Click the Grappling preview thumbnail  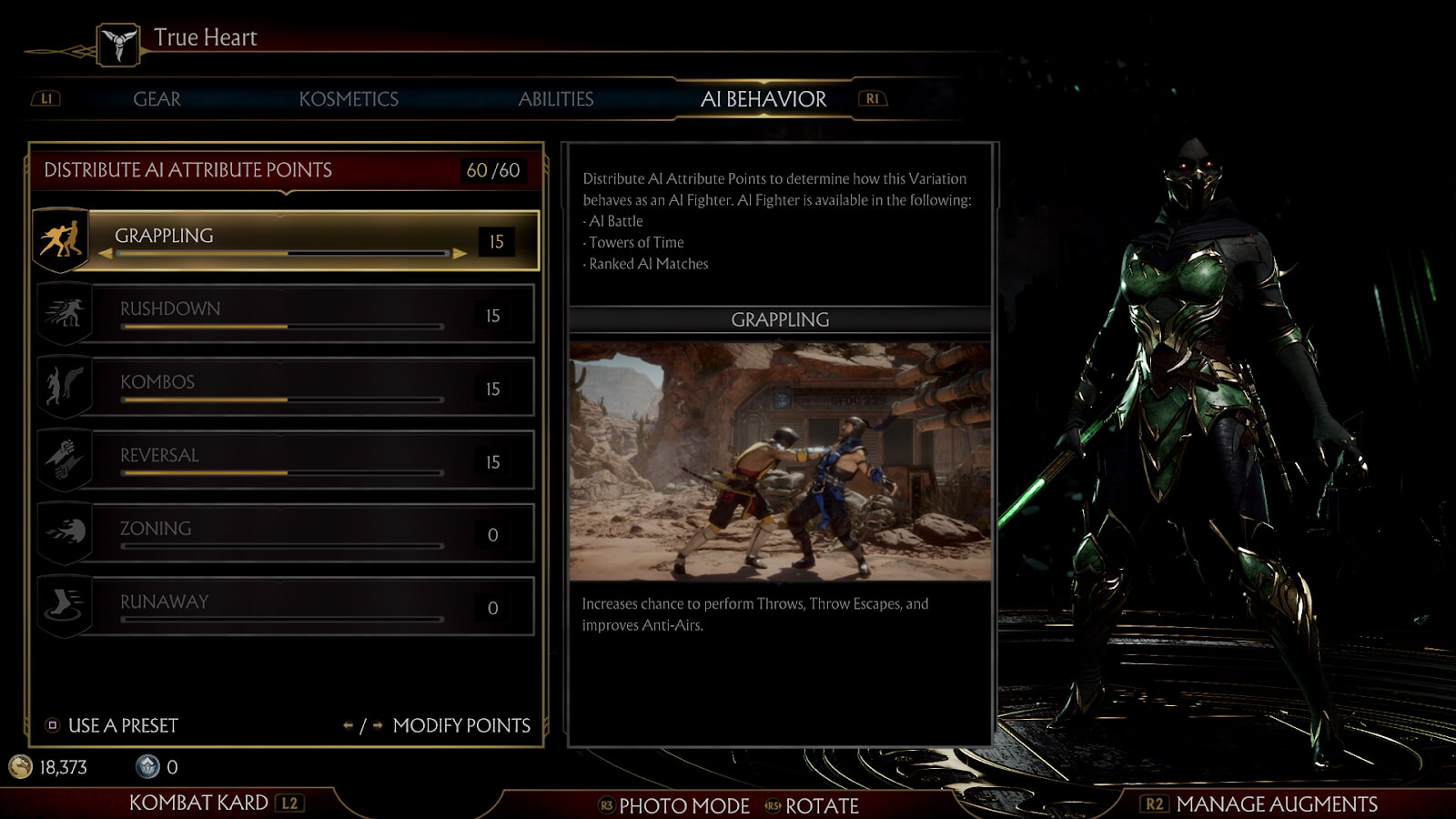pyautogui.click(x=780, y=461)
